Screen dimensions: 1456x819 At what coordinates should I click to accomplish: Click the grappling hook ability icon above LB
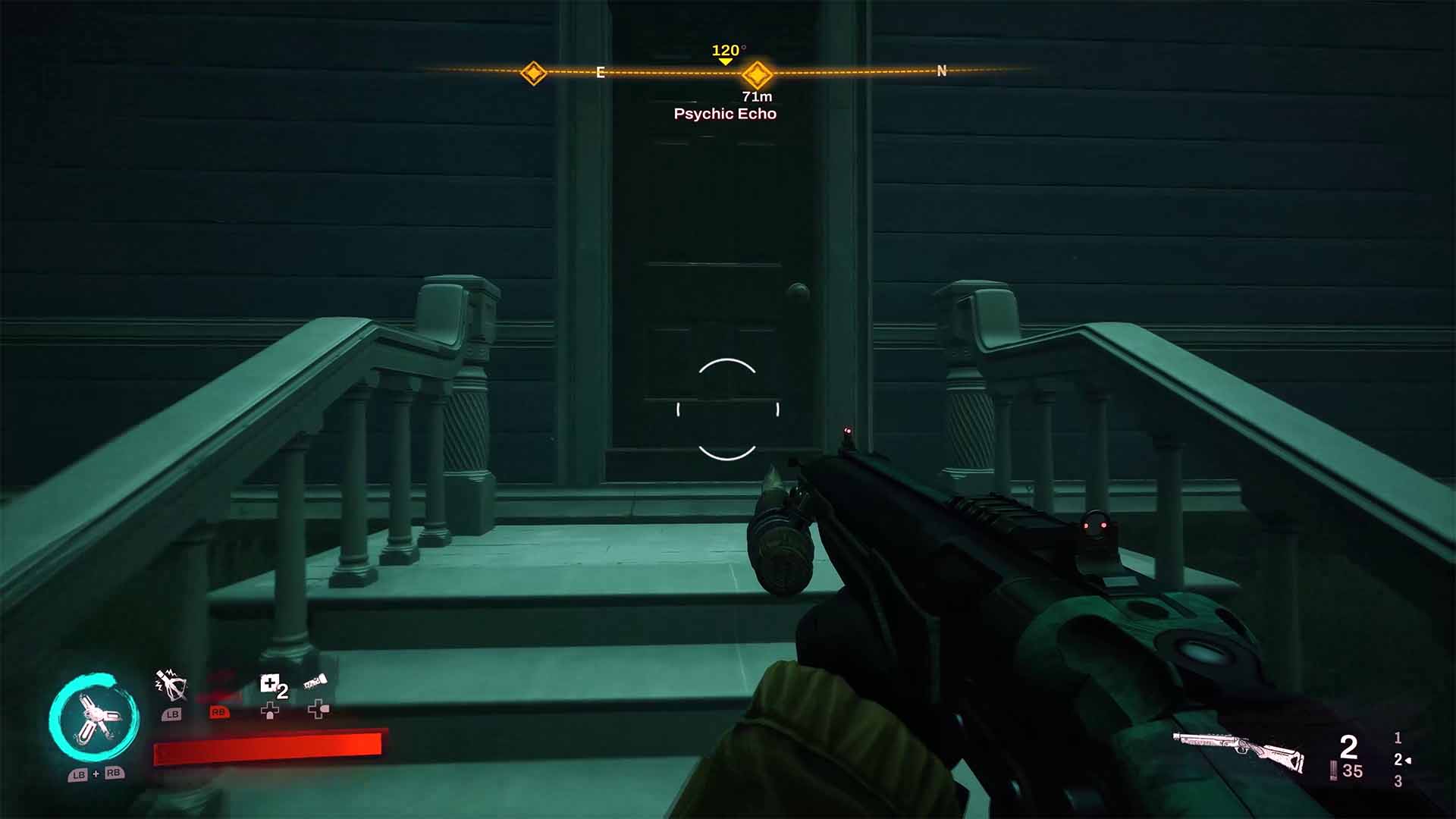pyautogui.click(x=171, y=686)
